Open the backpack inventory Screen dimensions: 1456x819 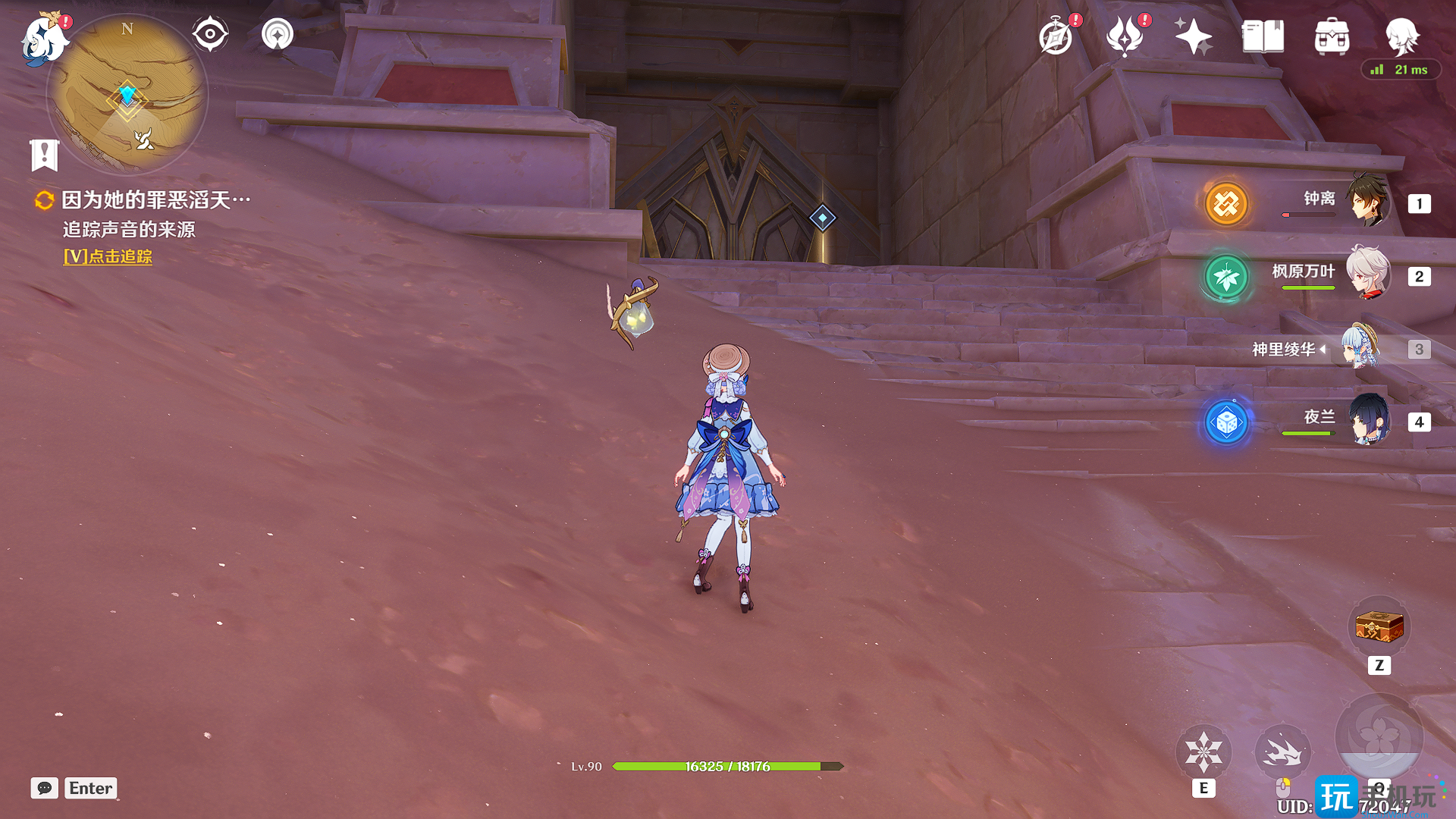coord(1332,36)
